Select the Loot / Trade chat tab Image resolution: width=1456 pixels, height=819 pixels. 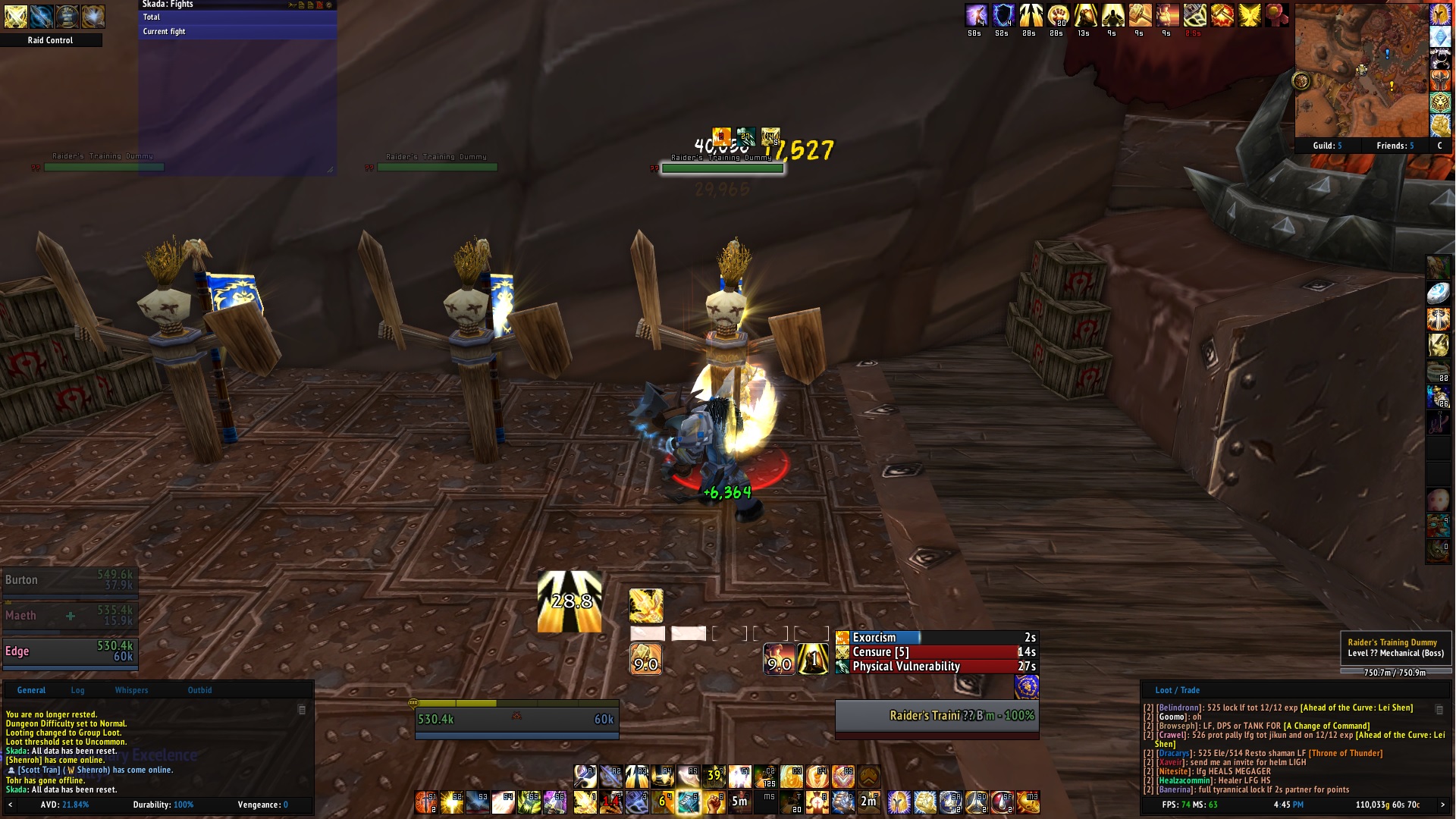pos(1177,690)
